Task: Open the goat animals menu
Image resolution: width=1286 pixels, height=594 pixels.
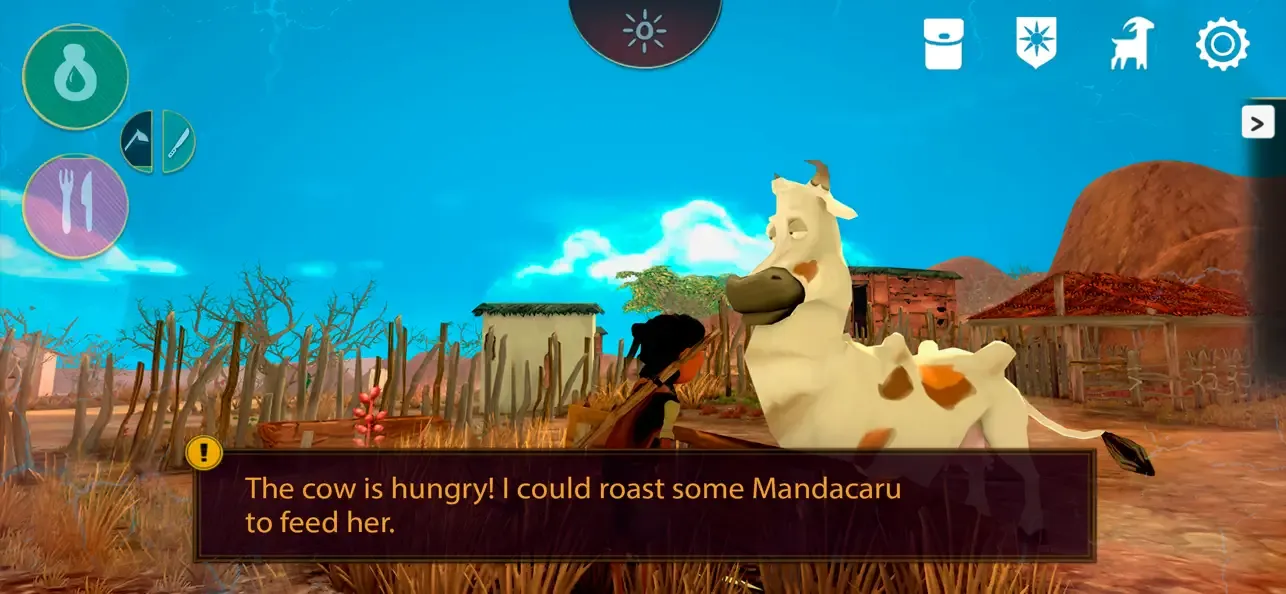Action: point(1131,45)
